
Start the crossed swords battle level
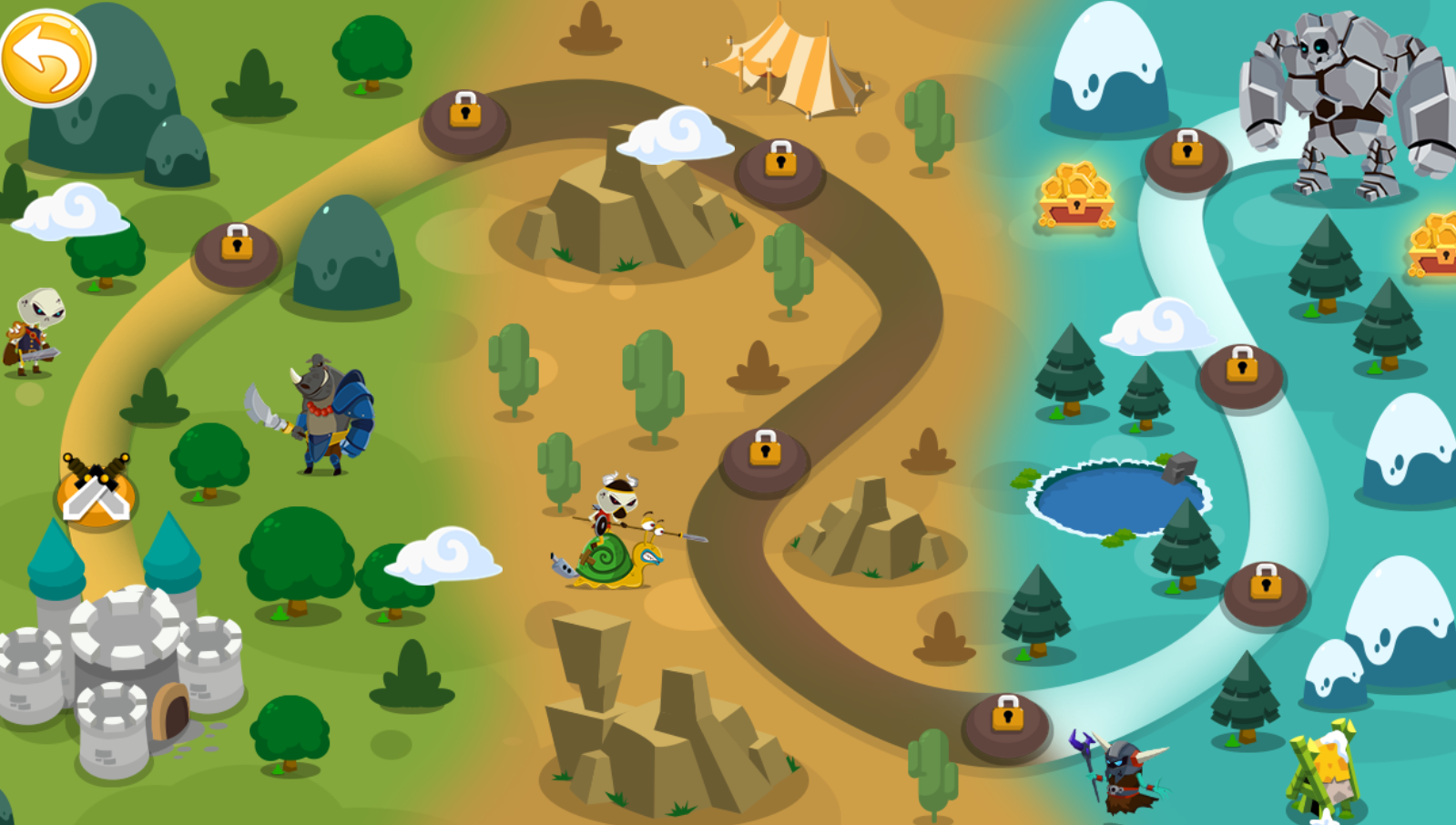click(x=96, y=492)
